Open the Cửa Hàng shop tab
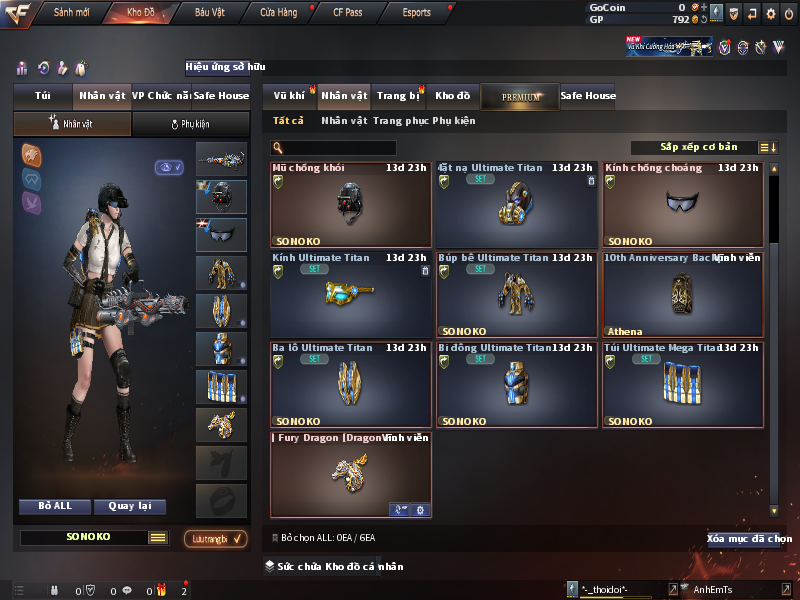The width and height of the screenshot is (800, 600). (x=278, y=13)
